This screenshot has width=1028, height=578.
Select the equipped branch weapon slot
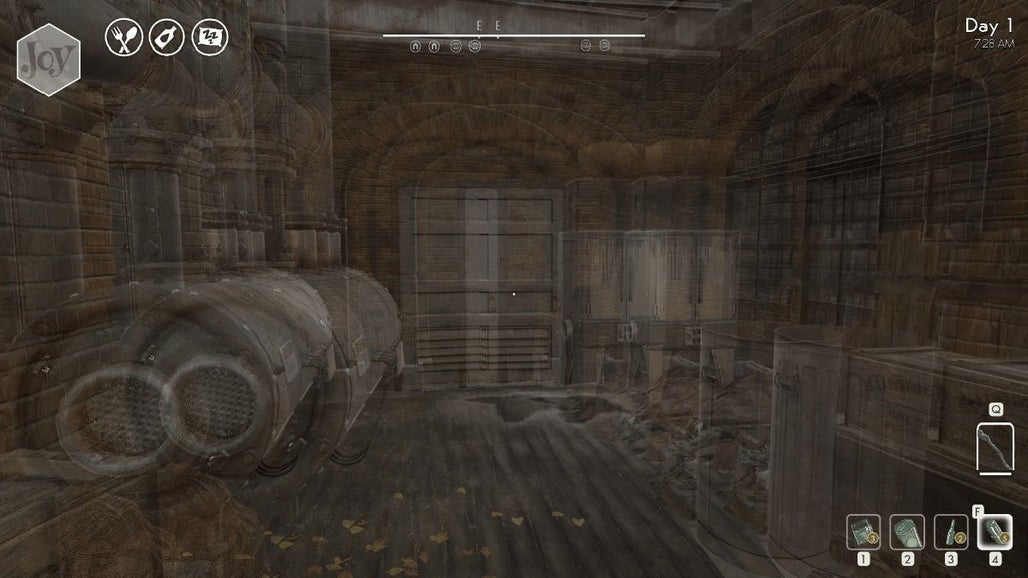pyautogui.click(x=995, y=447)
